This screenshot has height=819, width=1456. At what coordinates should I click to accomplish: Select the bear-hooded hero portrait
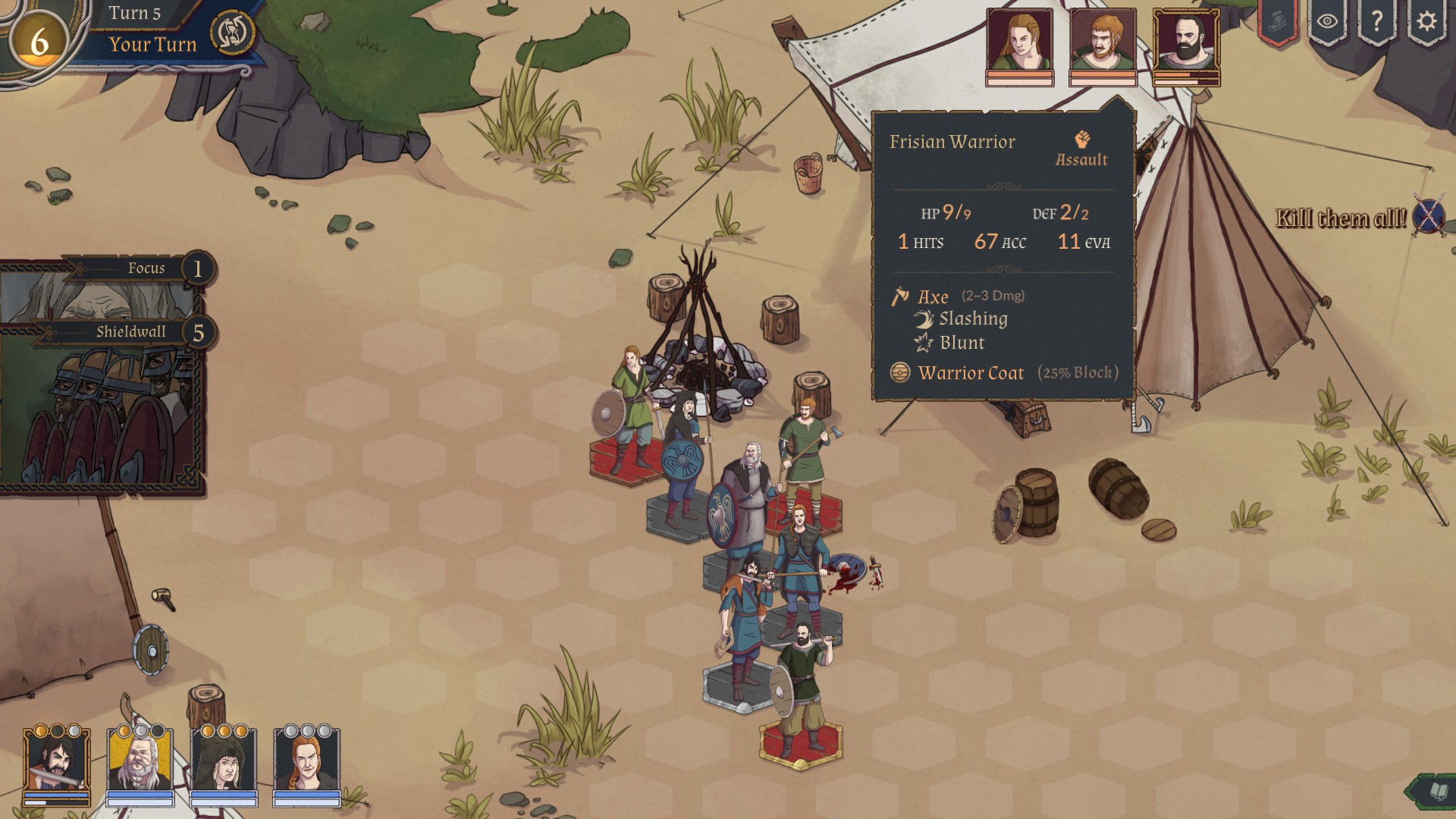[x=224, y=762]
